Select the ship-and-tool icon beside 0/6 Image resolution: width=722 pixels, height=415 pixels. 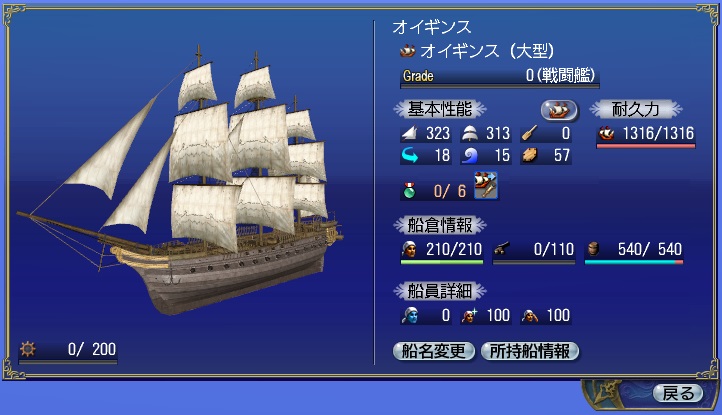(486, 186)
